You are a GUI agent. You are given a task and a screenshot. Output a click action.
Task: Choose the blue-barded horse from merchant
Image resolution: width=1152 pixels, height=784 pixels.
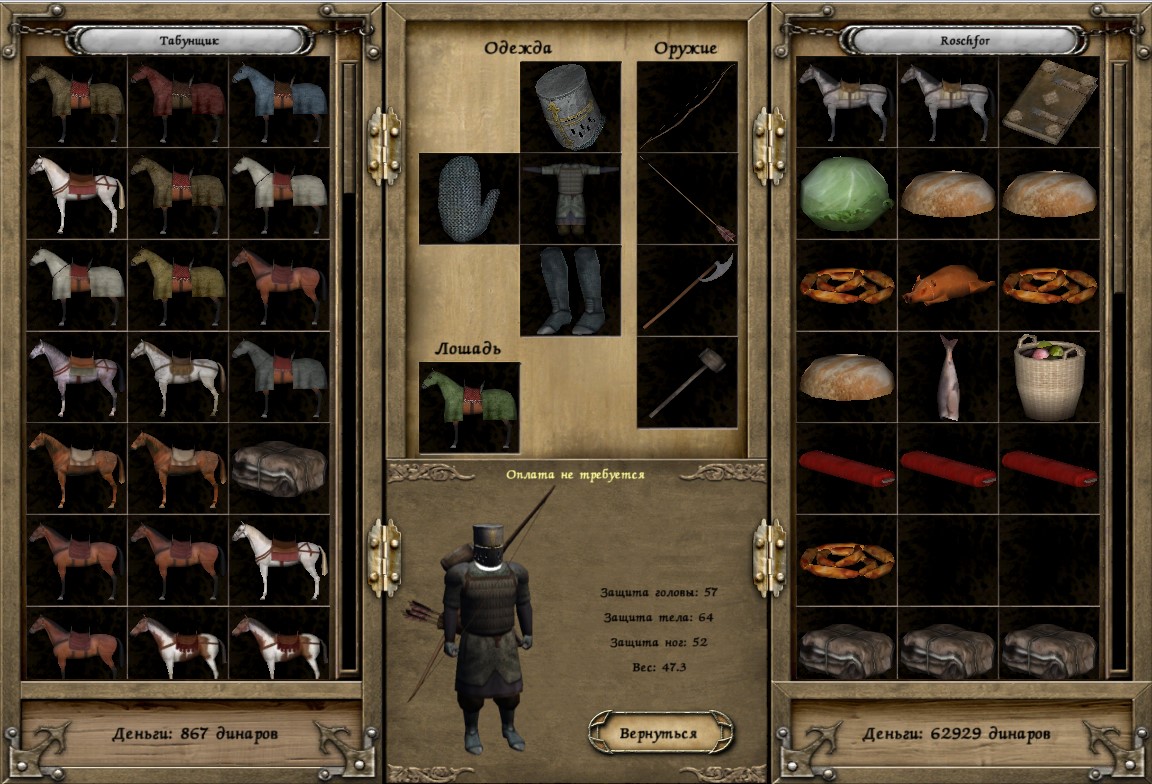(279, 102)
